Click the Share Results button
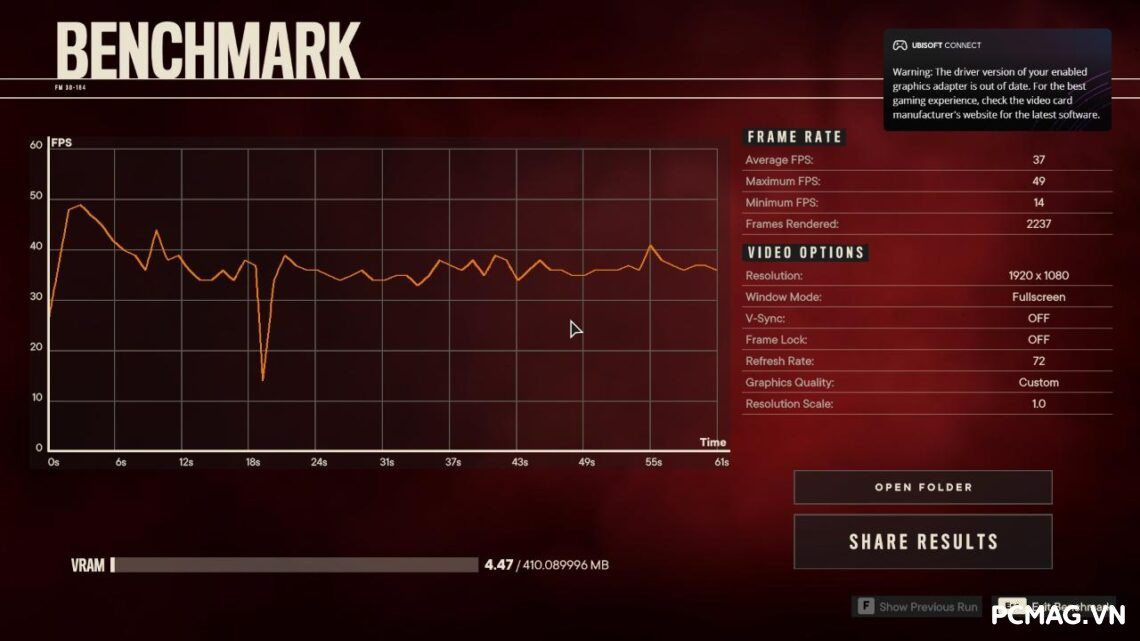This screenshot has height=641, width=1140. point(922,542)
